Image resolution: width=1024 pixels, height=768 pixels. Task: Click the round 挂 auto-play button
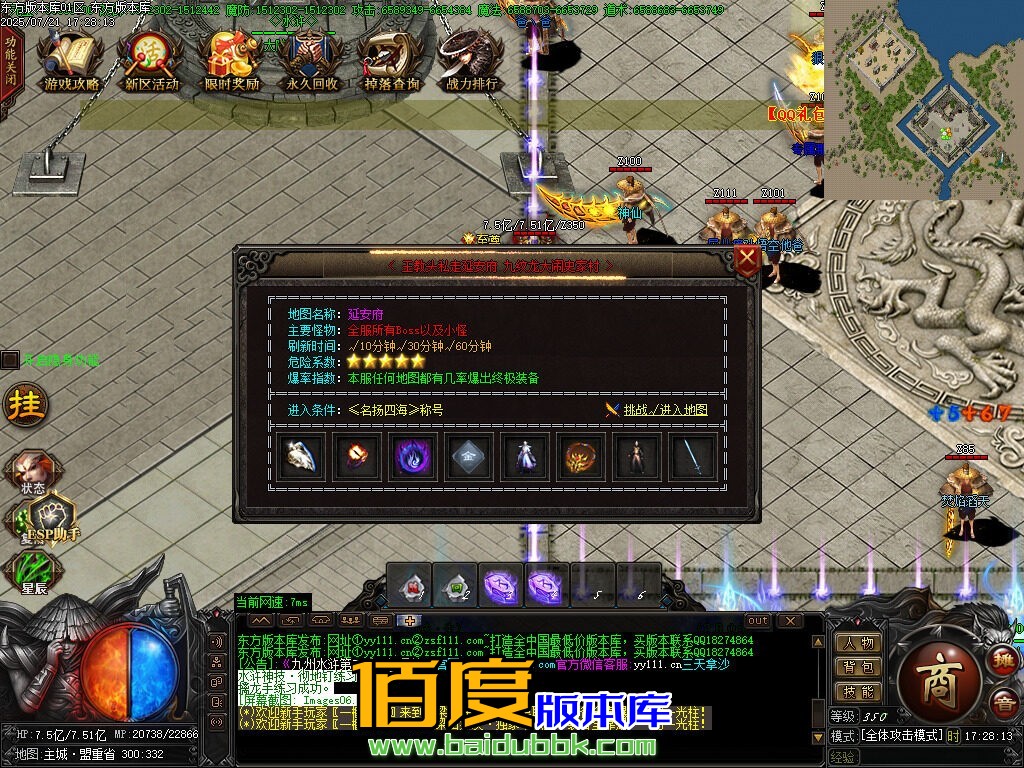[25, 404]
